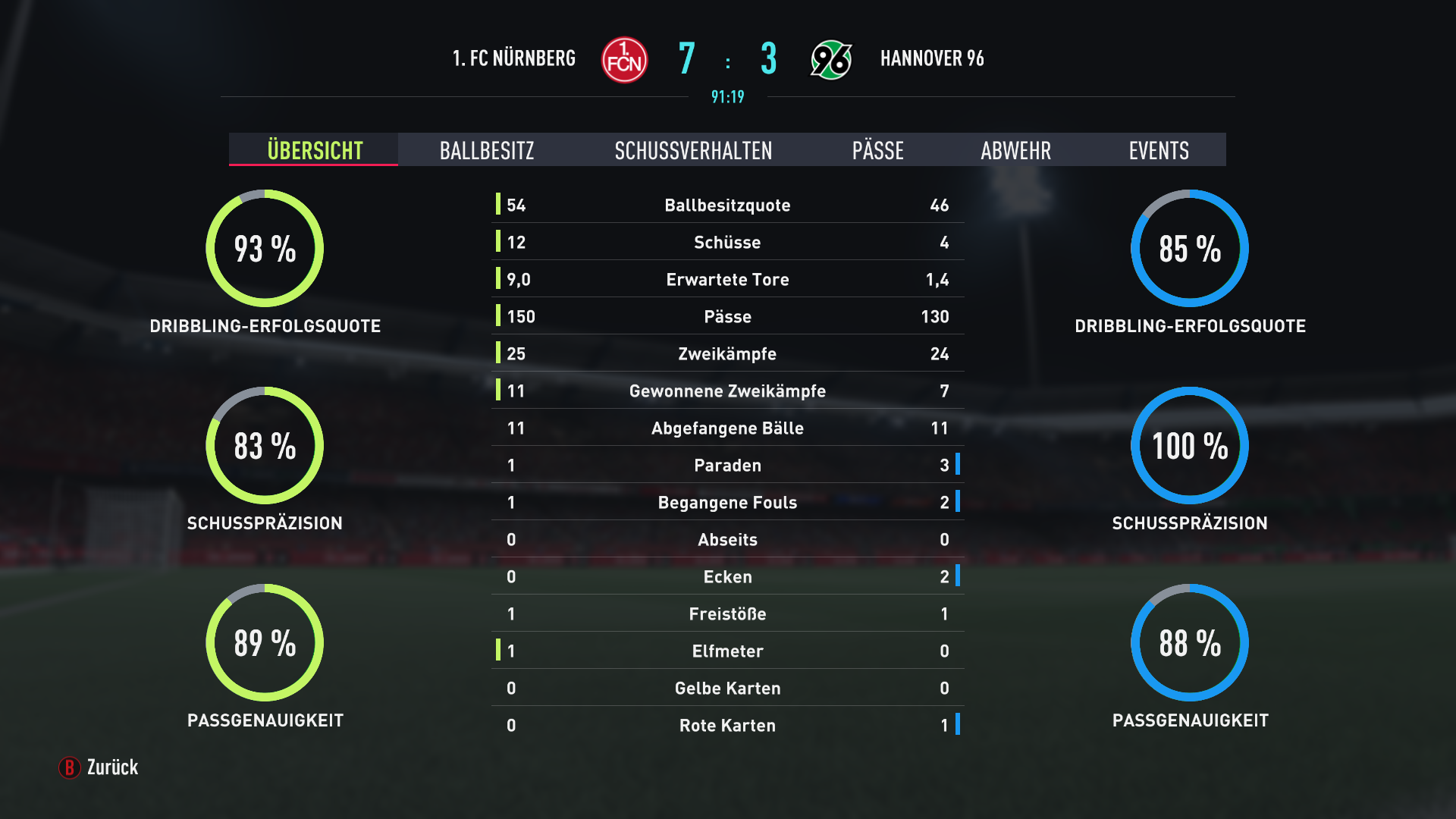Show the Pässe statistics tab

(x=877, y=150)
